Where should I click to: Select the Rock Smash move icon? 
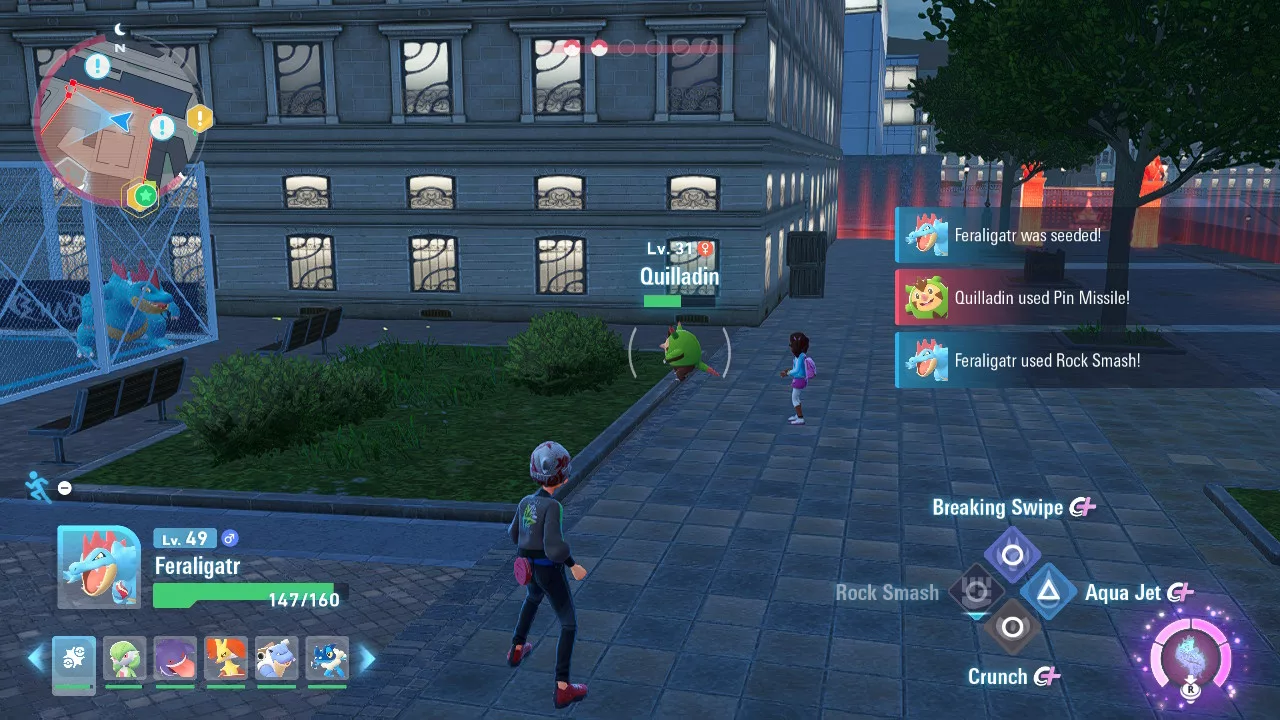click(x=976, y=591)
